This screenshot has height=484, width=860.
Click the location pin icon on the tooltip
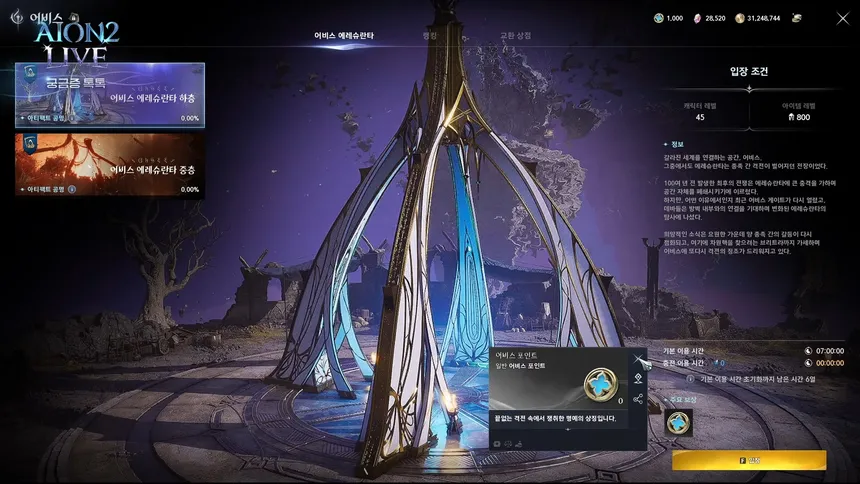pos(638,378)
